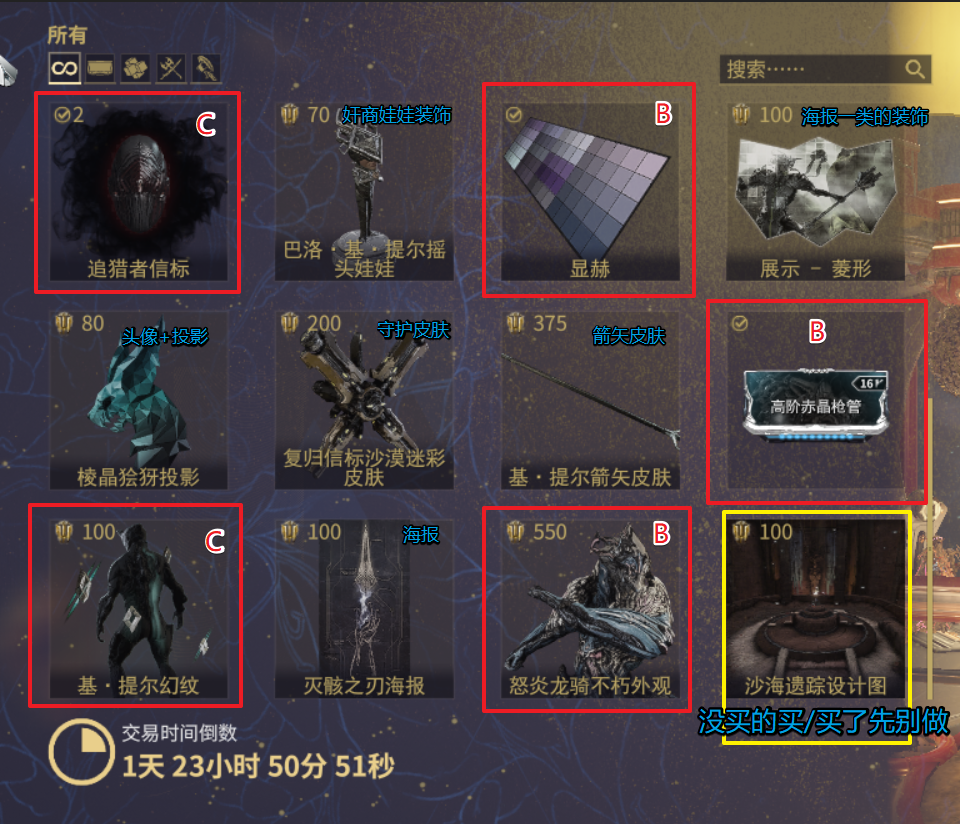Viewport: 960px width, 824px height.
Task: Switch to the infinity 'all items' tab
Action: [64, 68]
